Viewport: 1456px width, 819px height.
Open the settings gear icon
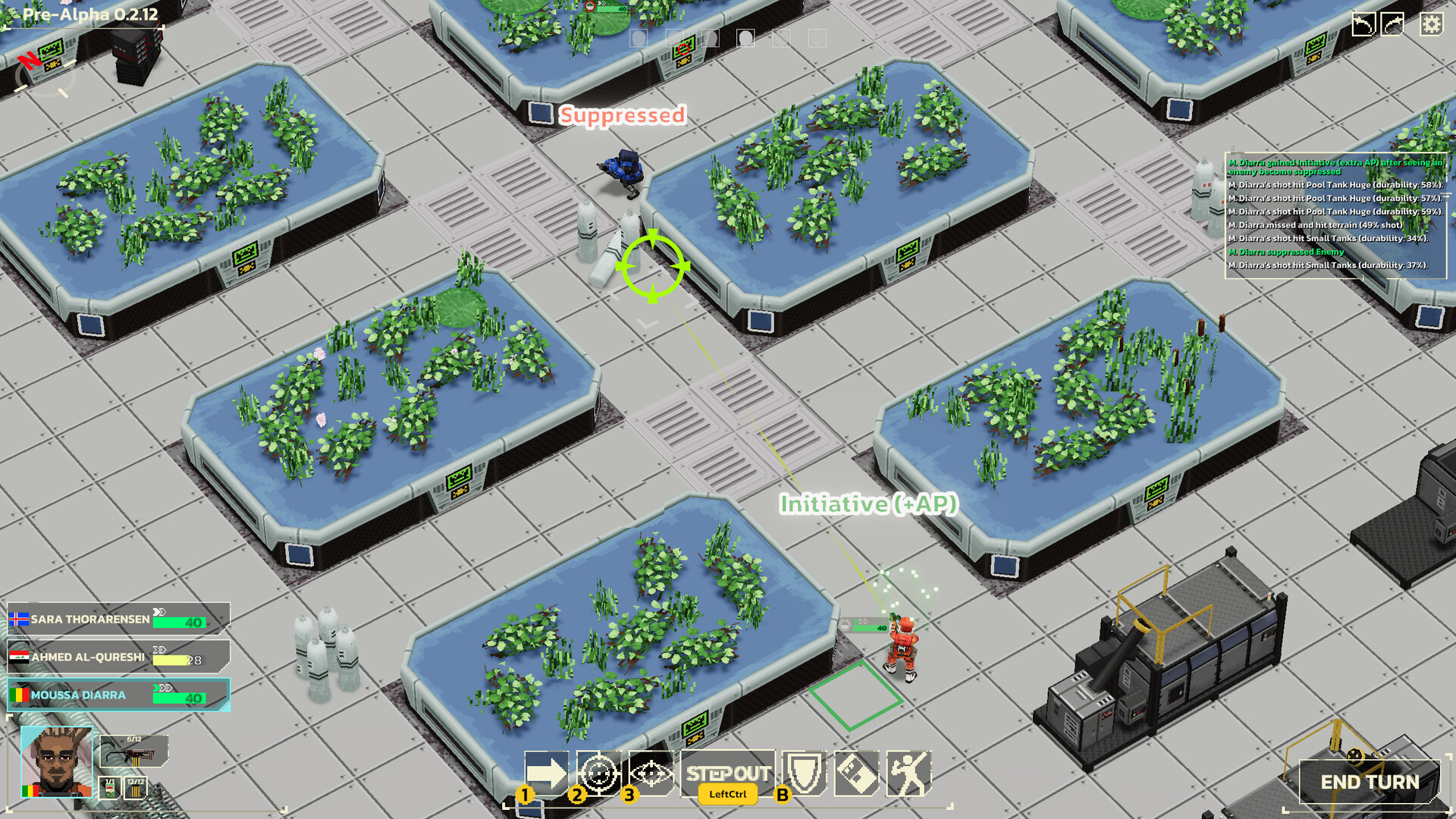click(x=1430, y=25)
